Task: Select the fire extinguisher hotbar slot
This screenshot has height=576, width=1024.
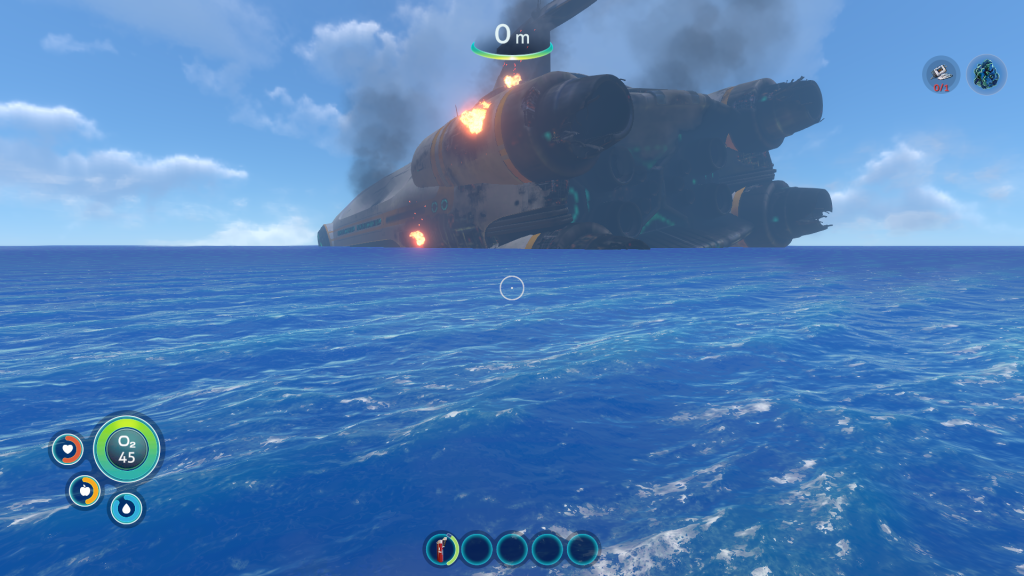Action: pyautogui.click(x=441, y=548)
